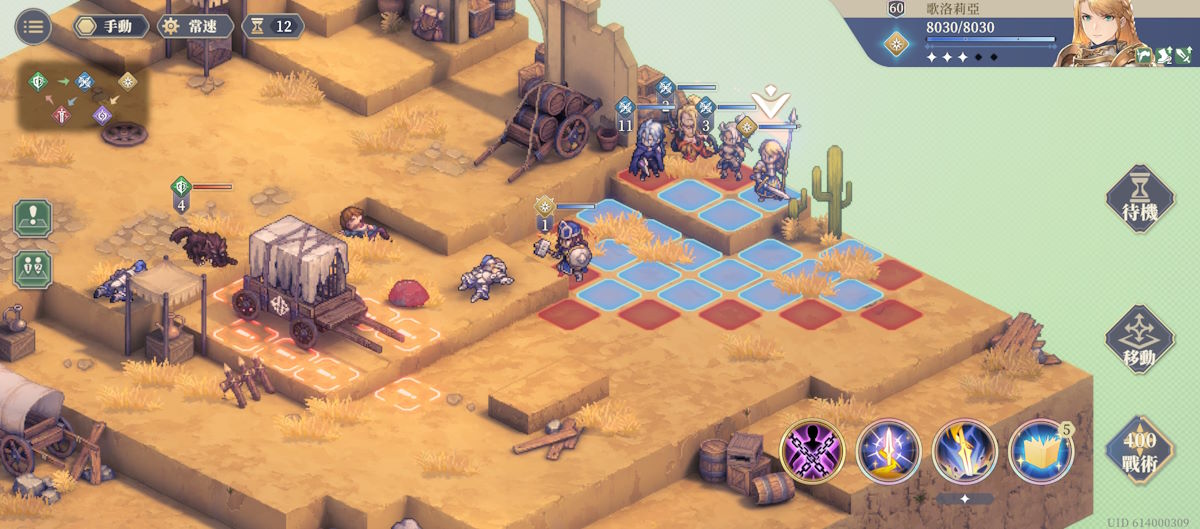Viewport: 1200px width, 529px height.
Task: Activate the glowing book skill
Action: [x=1040, y=452]
